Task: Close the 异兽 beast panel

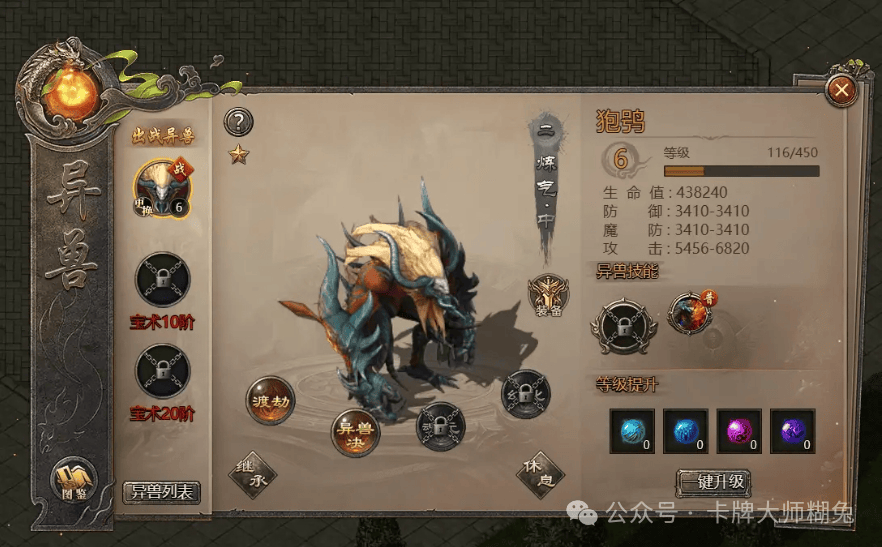Action: coord(842,91)
